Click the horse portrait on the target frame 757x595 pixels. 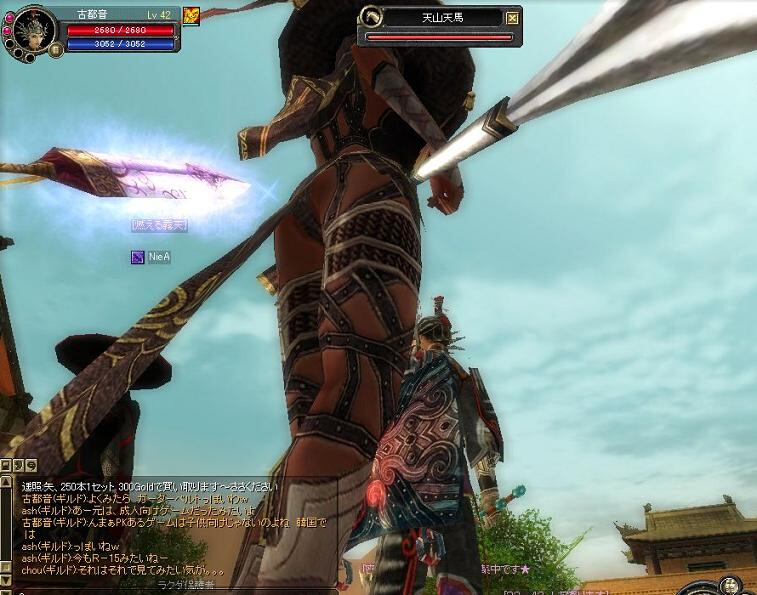pyautogui.click(x=370, y=17)
